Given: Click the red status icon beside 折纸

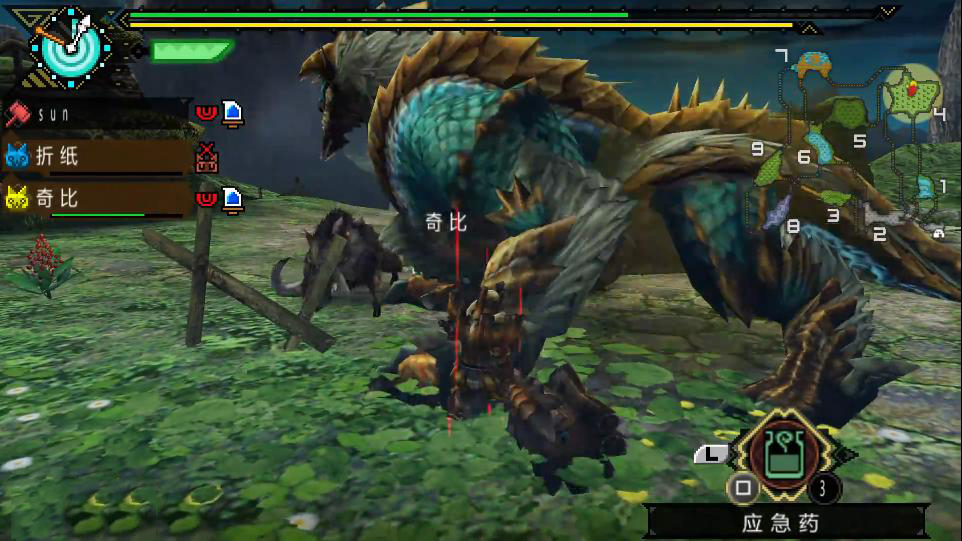Looking at the screenshot, I should tap(207, 157).
